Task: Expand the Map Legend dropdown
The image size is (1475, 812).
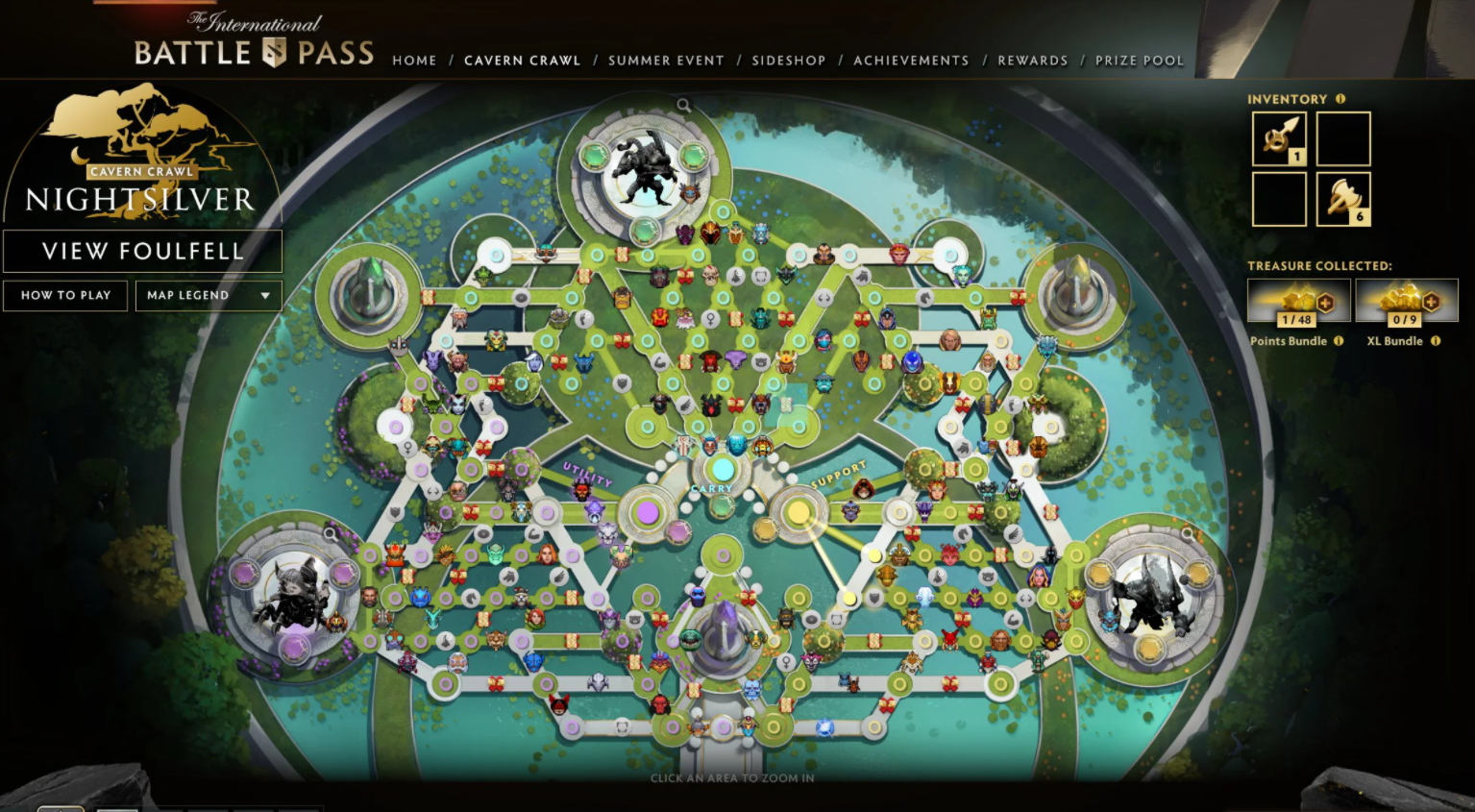Action: pos(208,295)
